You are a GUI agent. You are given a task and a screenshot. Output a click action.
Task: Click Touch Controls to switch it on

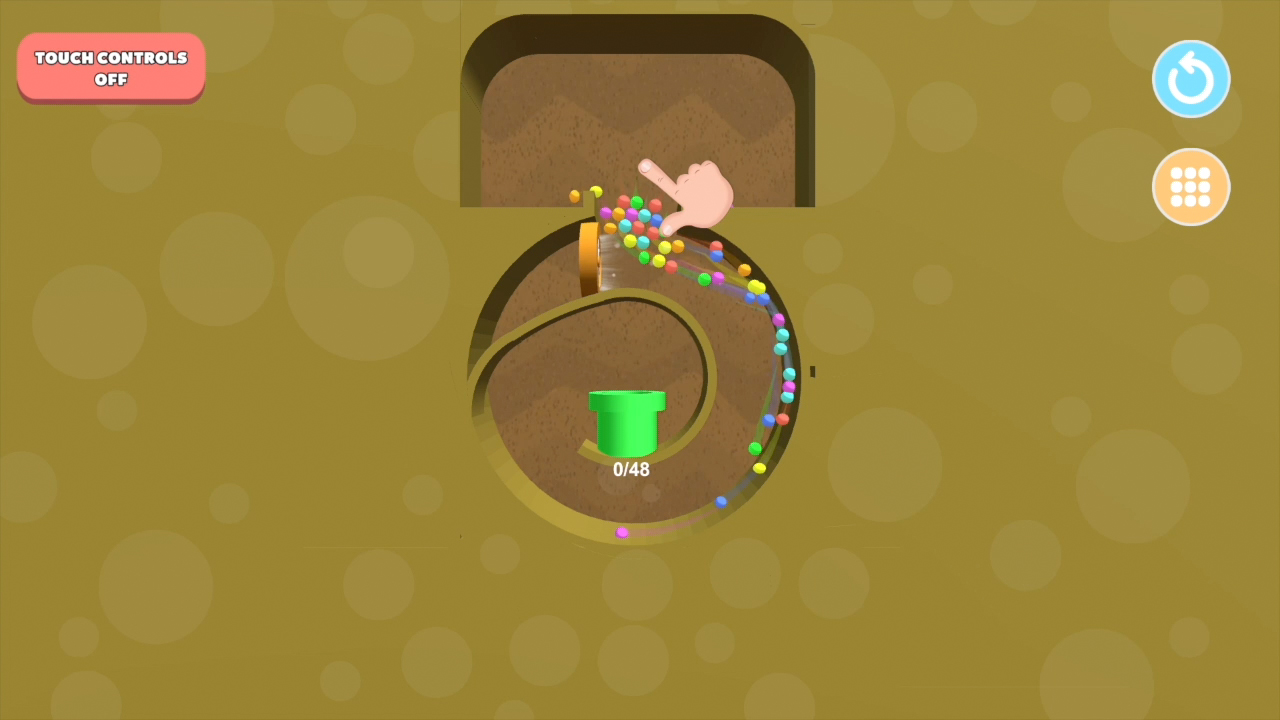110,67
